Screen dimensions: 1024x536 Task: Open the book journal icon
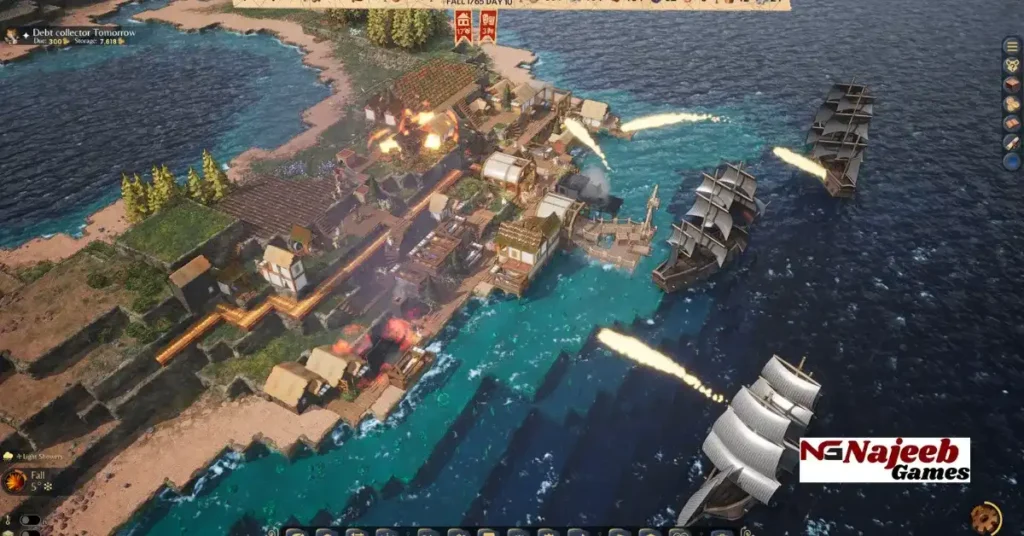(x=1012, y=123)
